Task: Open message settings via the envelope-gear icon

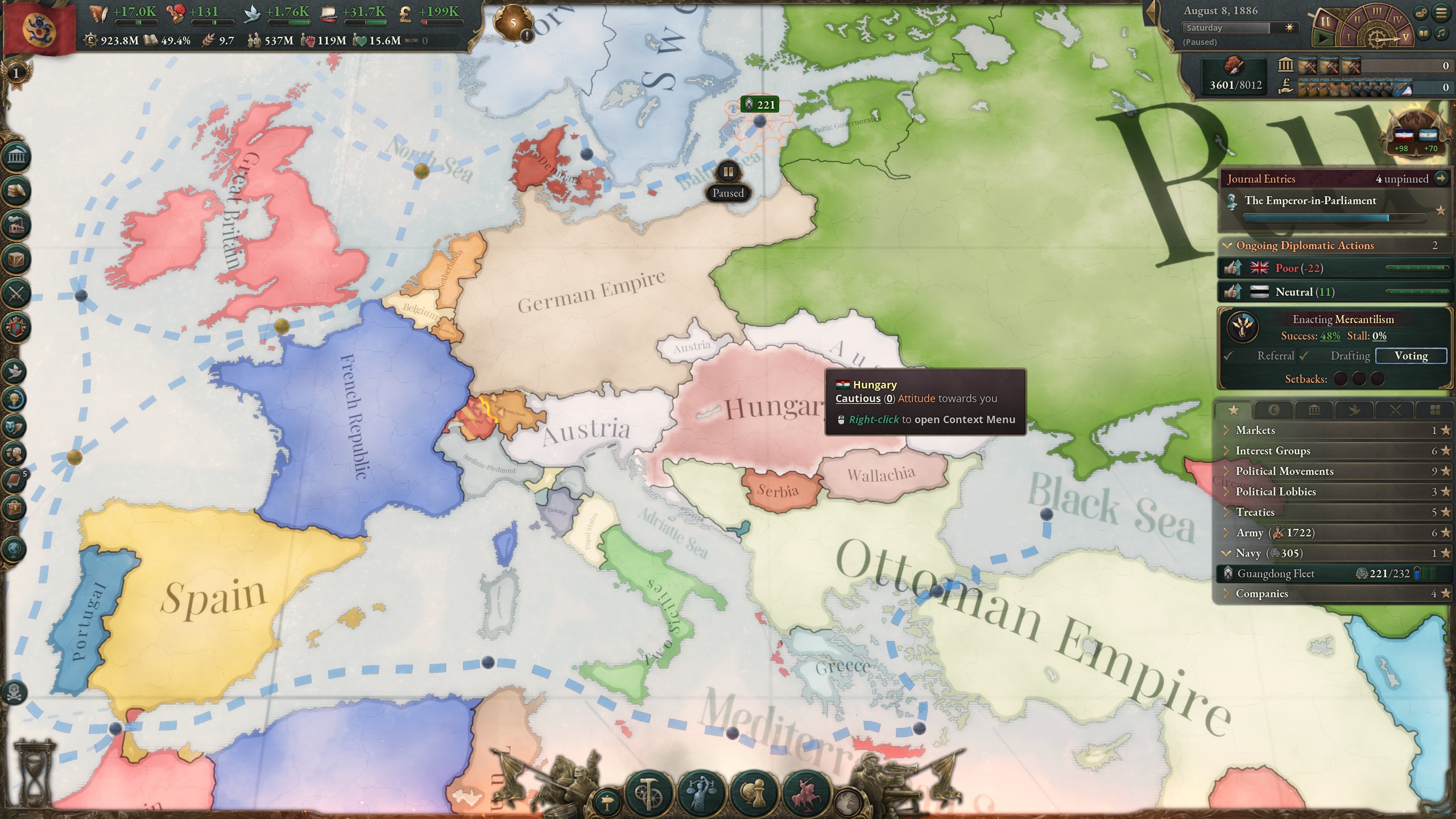Action: coord(1420,13)
